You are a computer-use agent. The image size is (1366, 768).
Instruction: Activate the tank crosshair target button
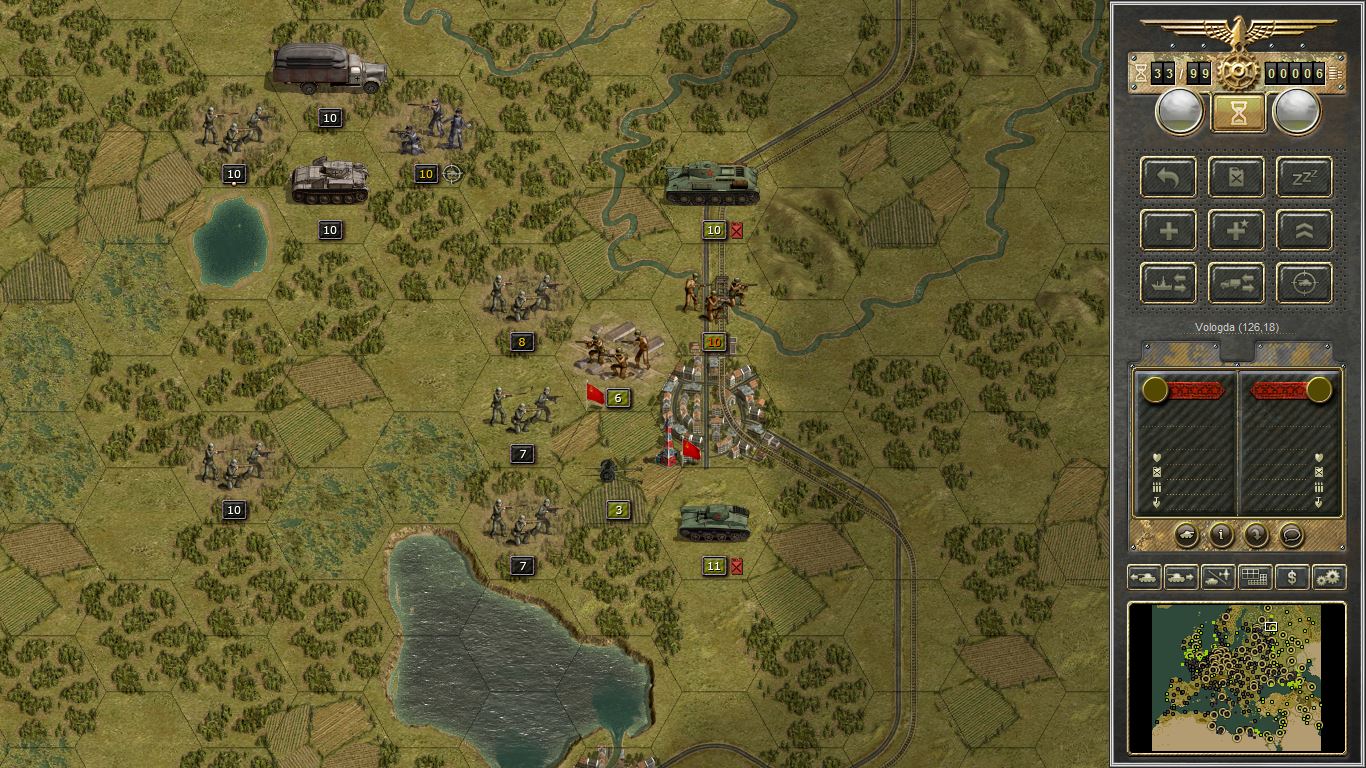pyautogui.click(x=1304, y=283)
